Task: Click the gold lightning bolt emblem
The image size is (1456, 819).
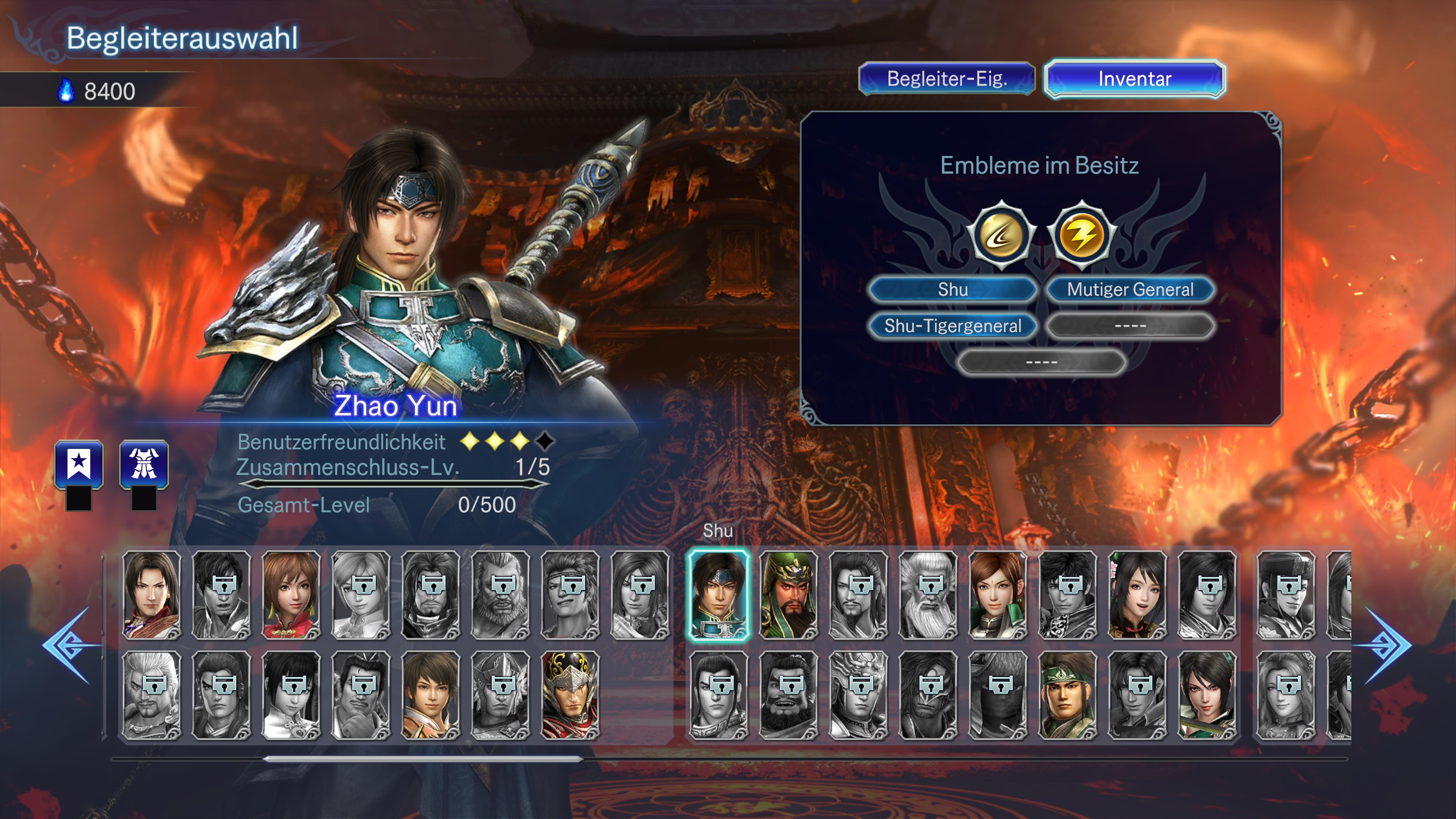Action: [x=1082, y=235]
